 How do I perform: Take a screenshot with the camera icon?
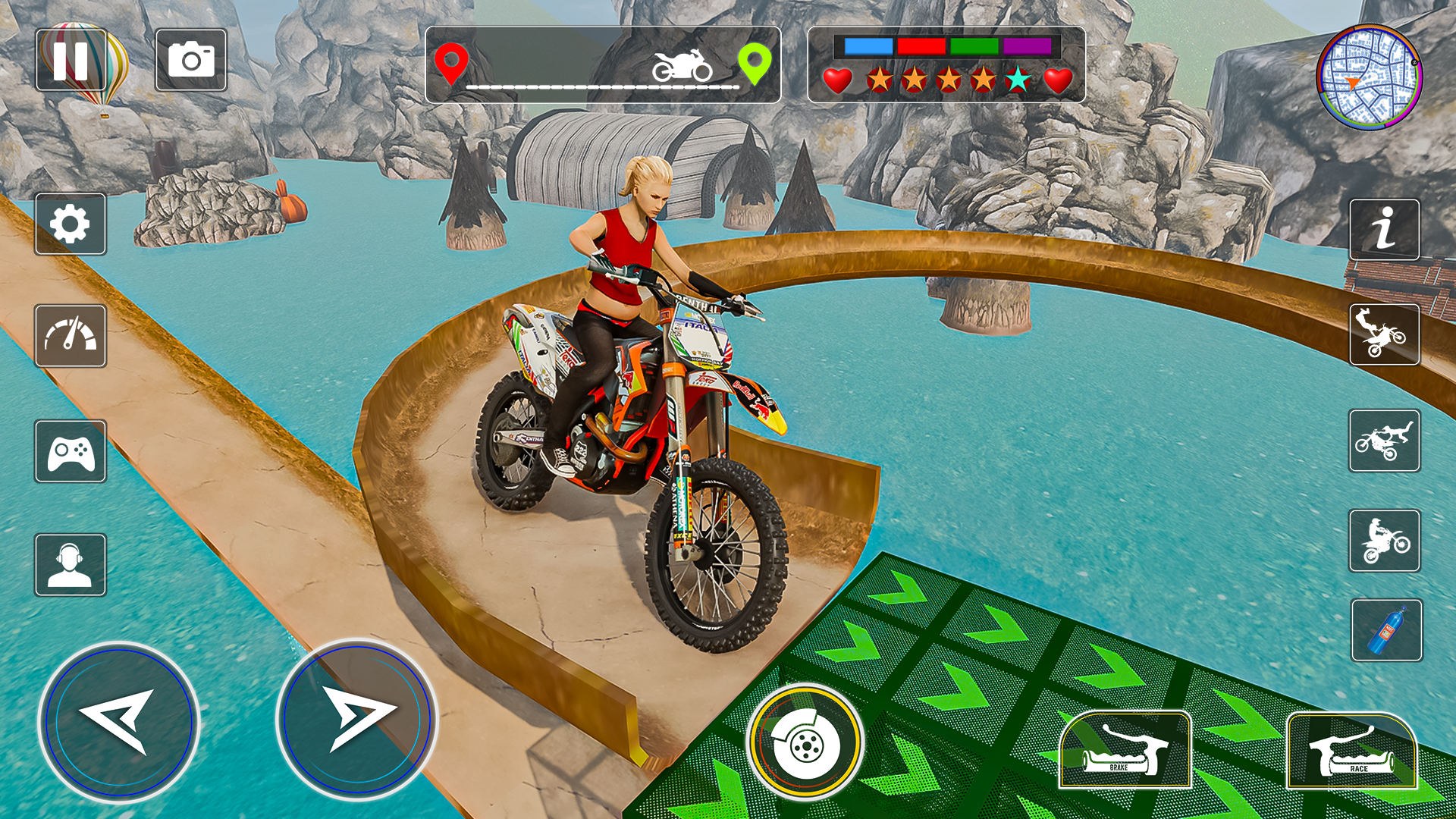click(191, 62)
